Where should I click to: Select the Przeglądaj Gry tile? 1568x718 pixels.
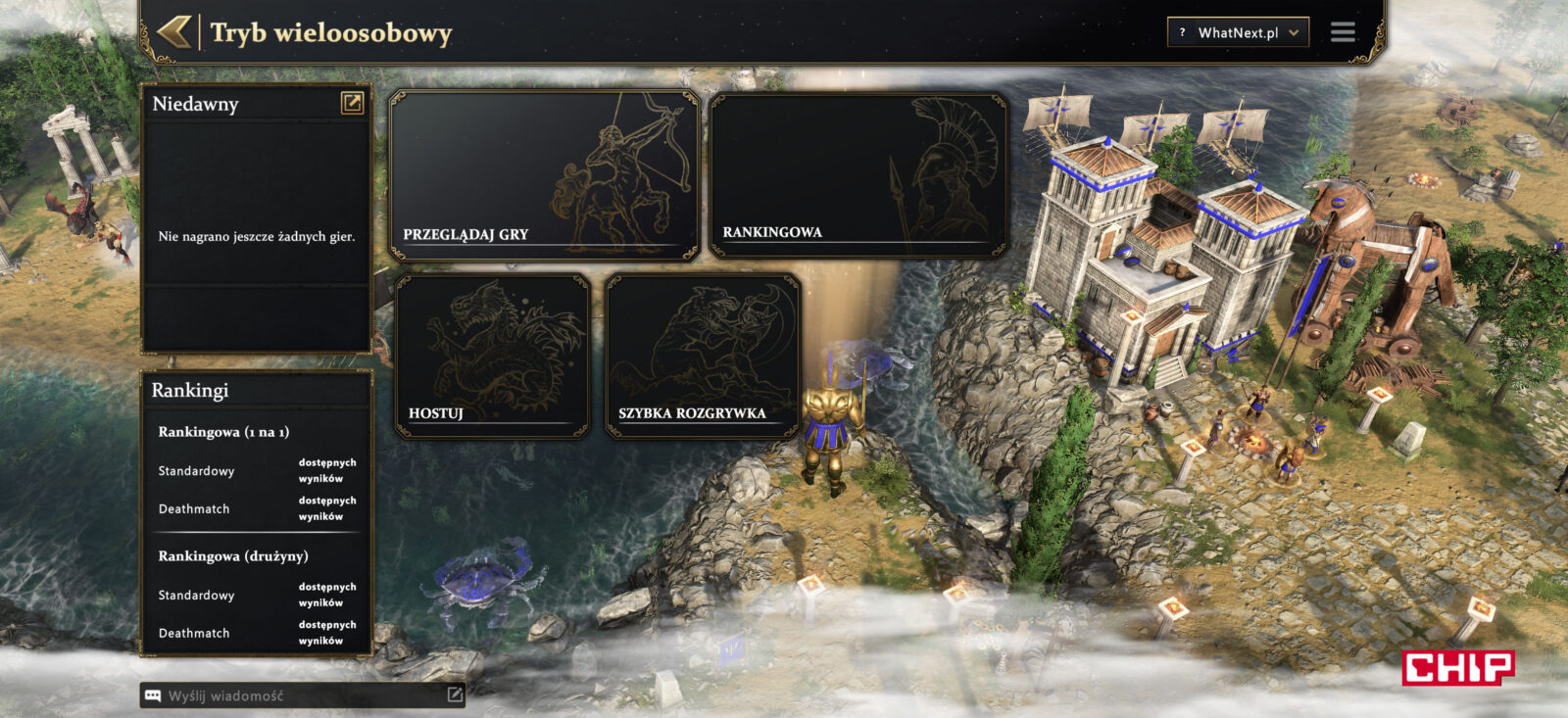coord(544,176)
